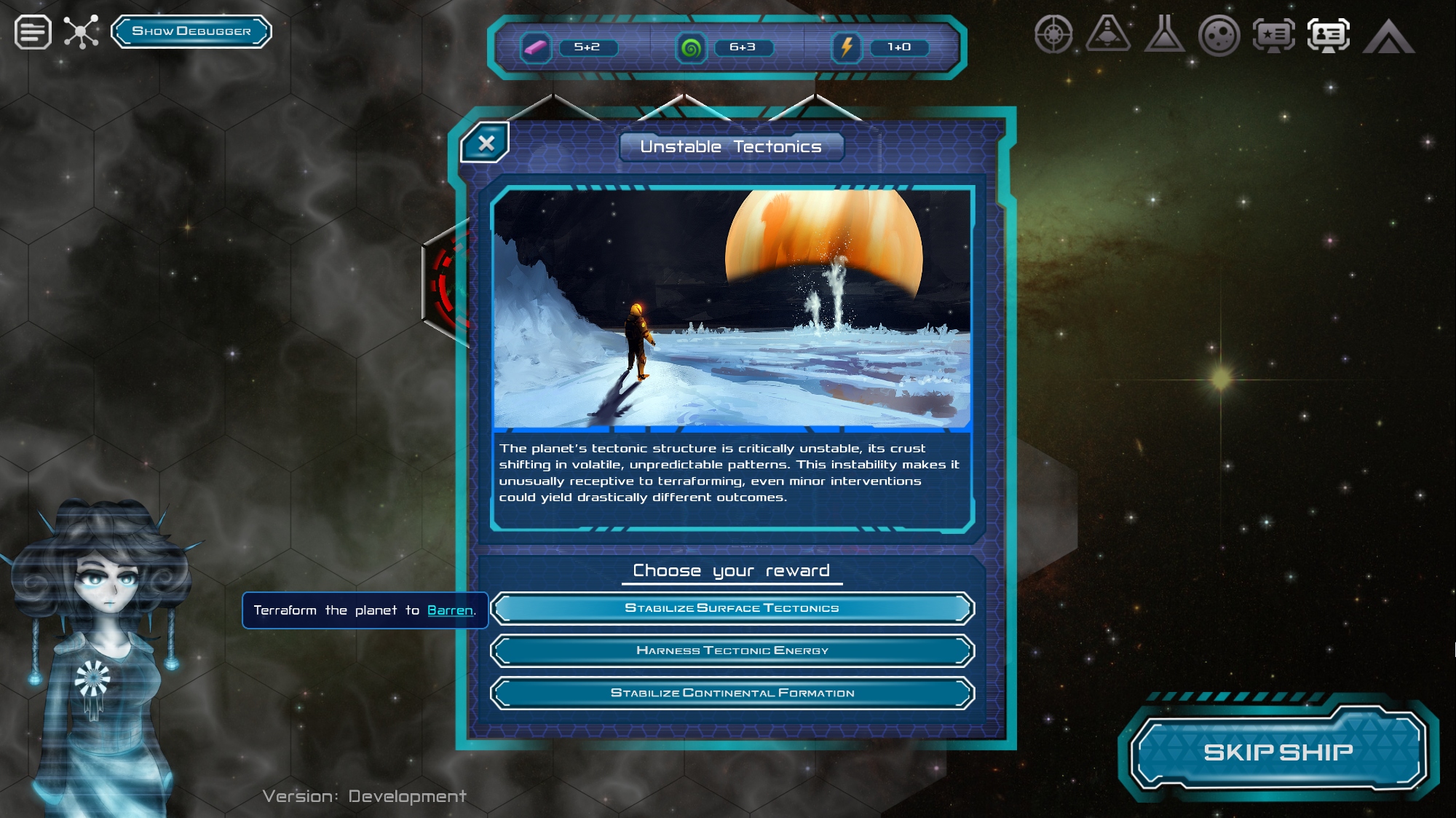Pick the Stabilize Continental Formation reward
Screen dimensions: 1456x818
732,693
